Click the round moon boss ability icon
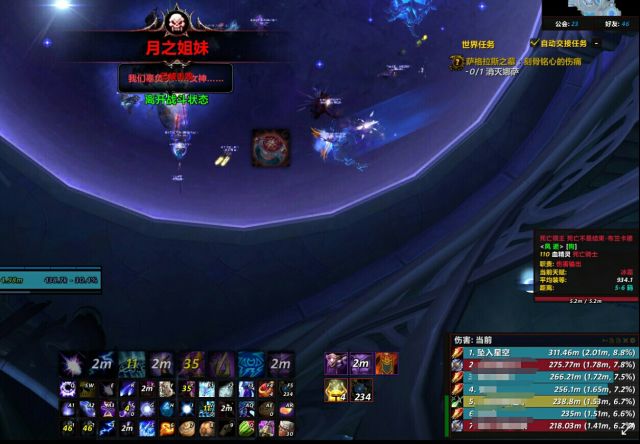 (x=269, y=147)
